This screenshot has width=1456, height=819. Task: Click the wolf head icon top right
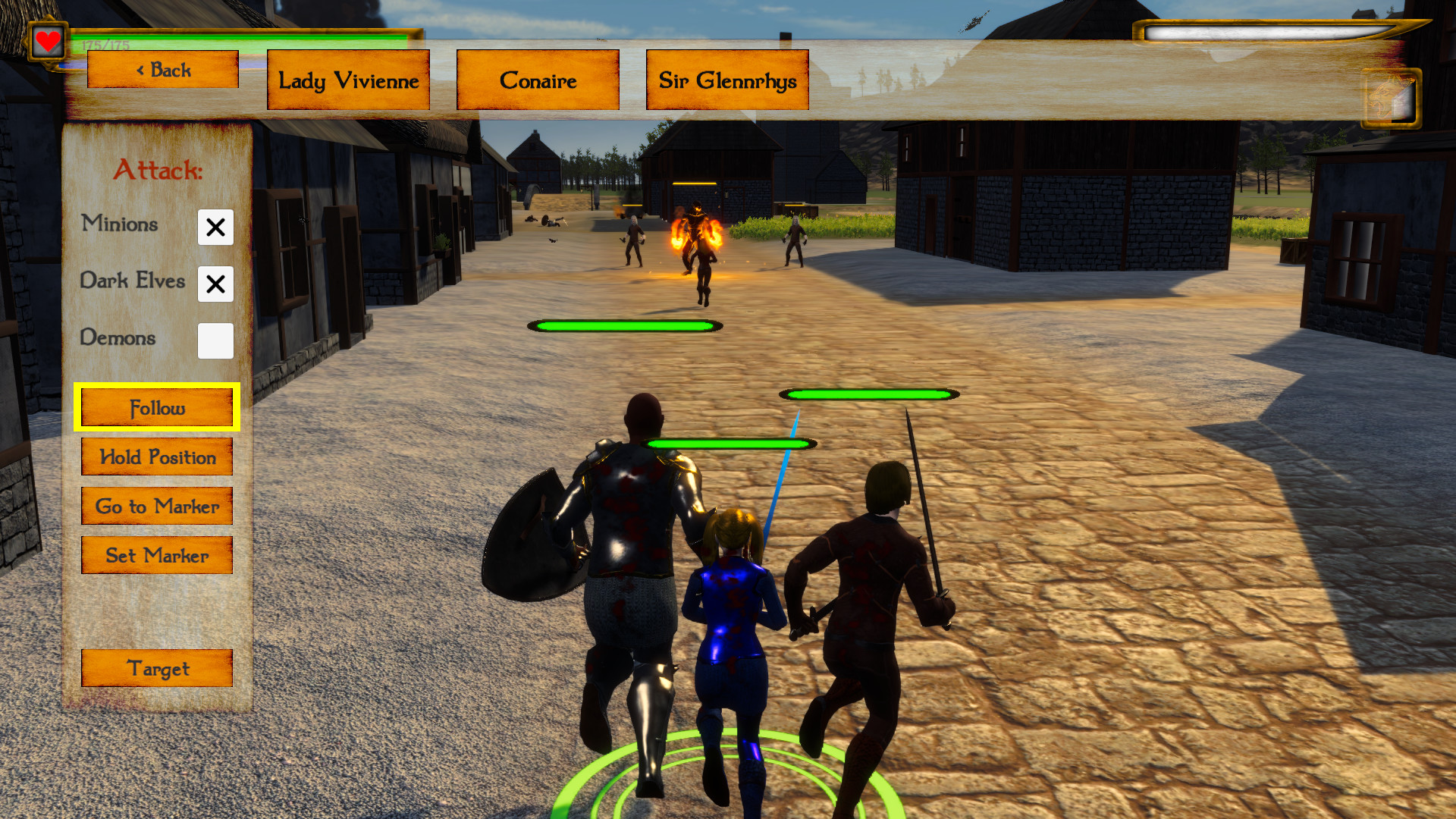tap(1391, 99)
